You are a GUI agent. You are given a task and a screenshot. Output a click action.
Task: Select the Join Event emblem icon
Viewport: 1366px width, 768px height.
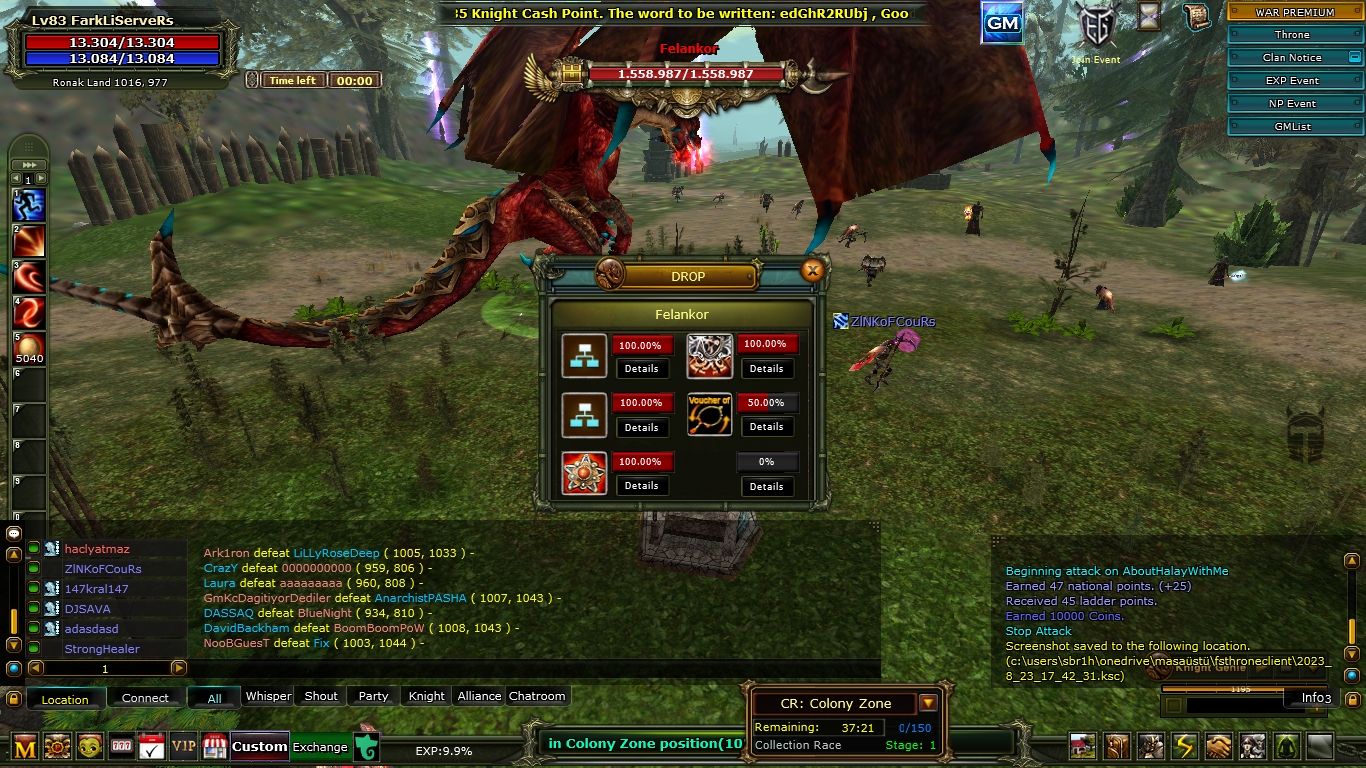pos(1096,28)
